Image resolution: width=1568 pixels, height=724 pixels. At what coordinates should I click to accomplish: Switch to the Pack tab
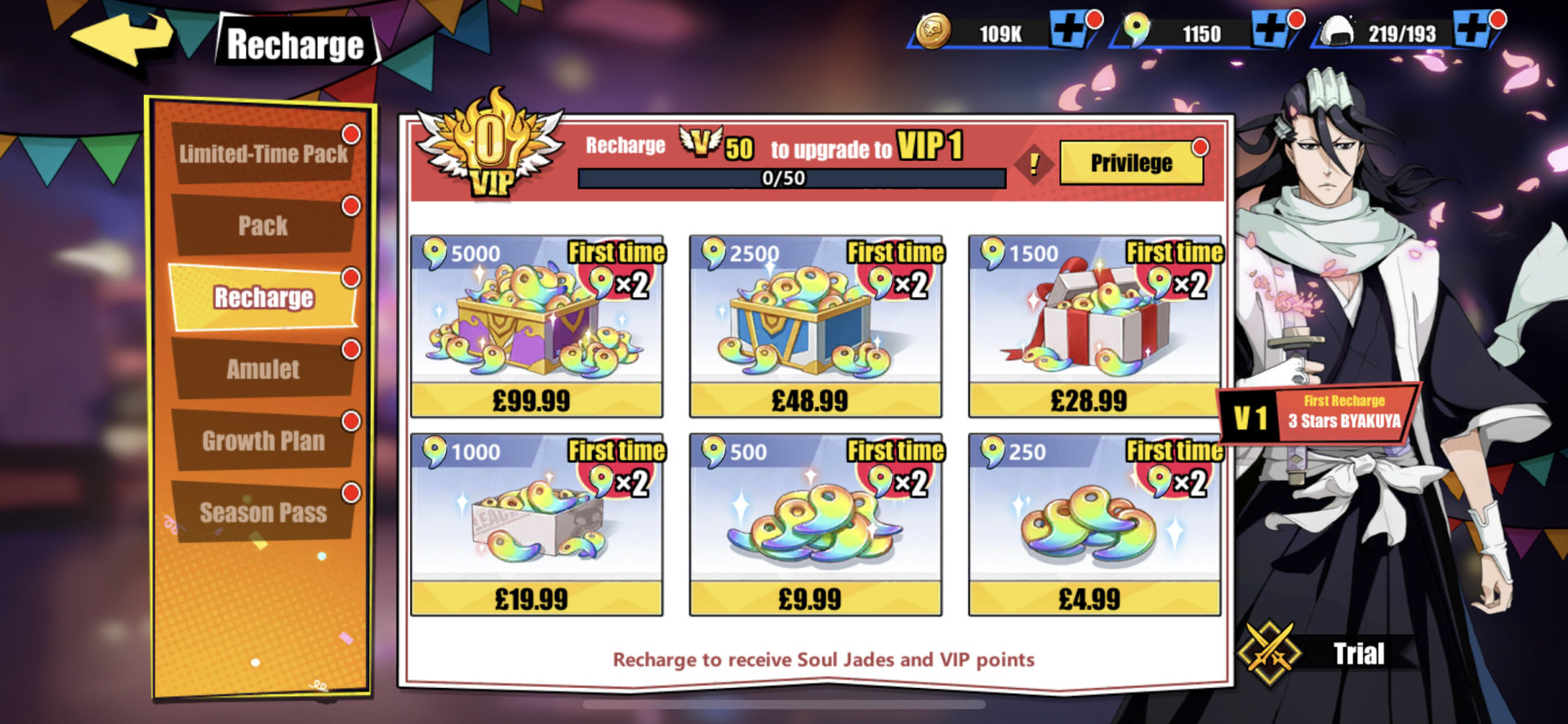point(261,224)
